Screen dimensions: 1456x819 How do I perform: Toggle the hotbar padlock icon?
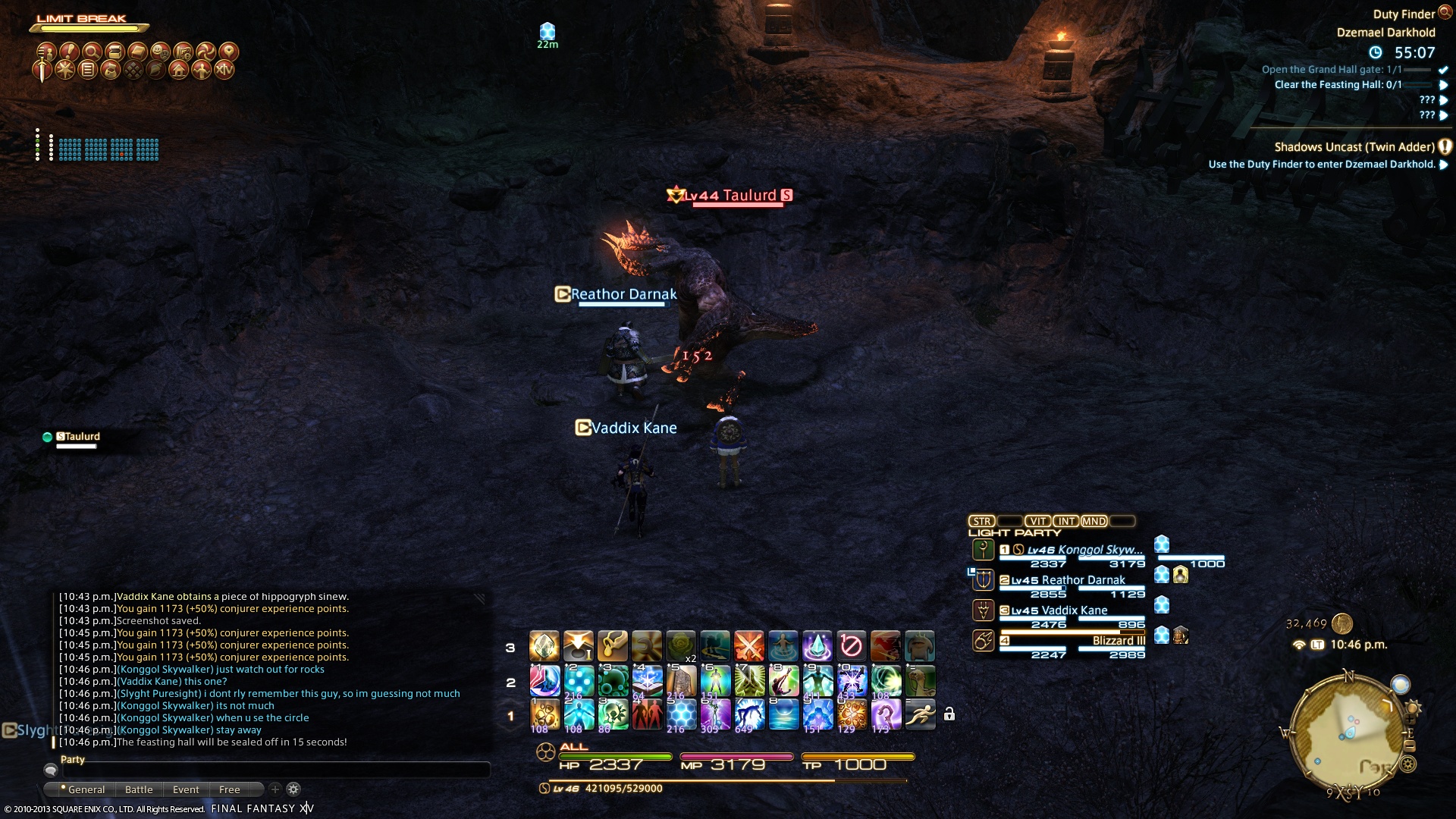949,714
